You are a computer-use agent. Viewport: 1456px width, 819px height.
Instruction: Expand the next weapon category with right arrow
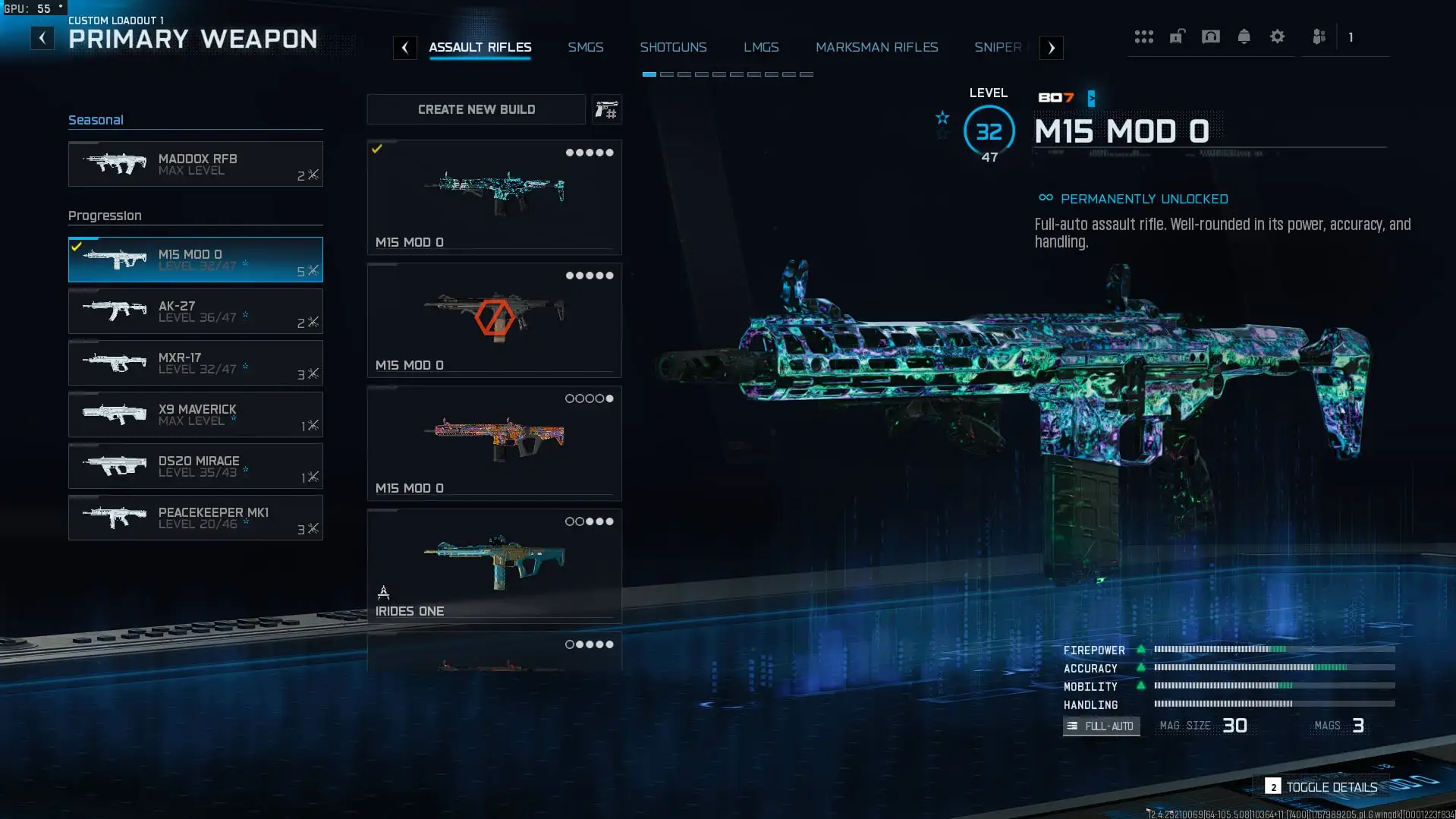point(1051,47)
